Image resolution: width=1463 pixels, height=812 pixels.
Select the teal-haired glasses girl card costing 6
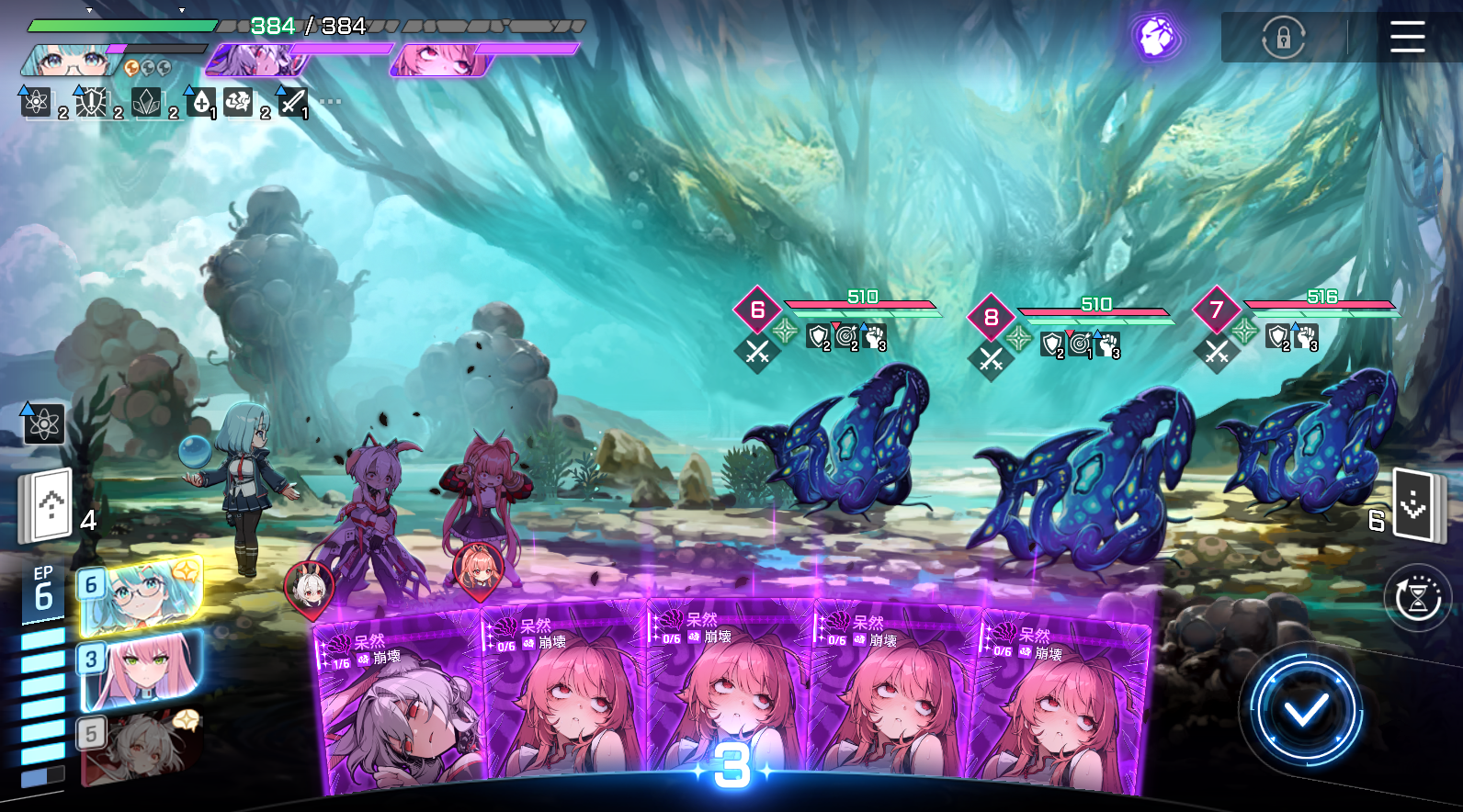click(141, 596)
